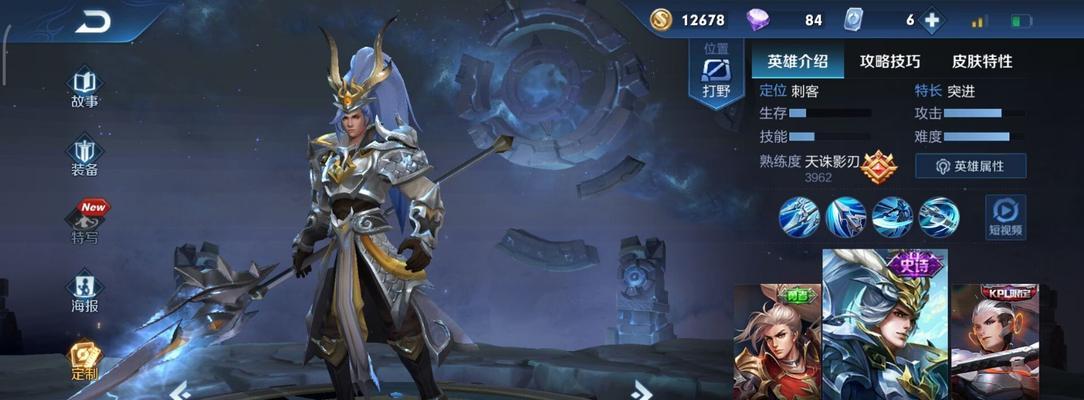Switch to the 皮肤特性 tab
This screenshot has width=1084, height=400.
982,61
